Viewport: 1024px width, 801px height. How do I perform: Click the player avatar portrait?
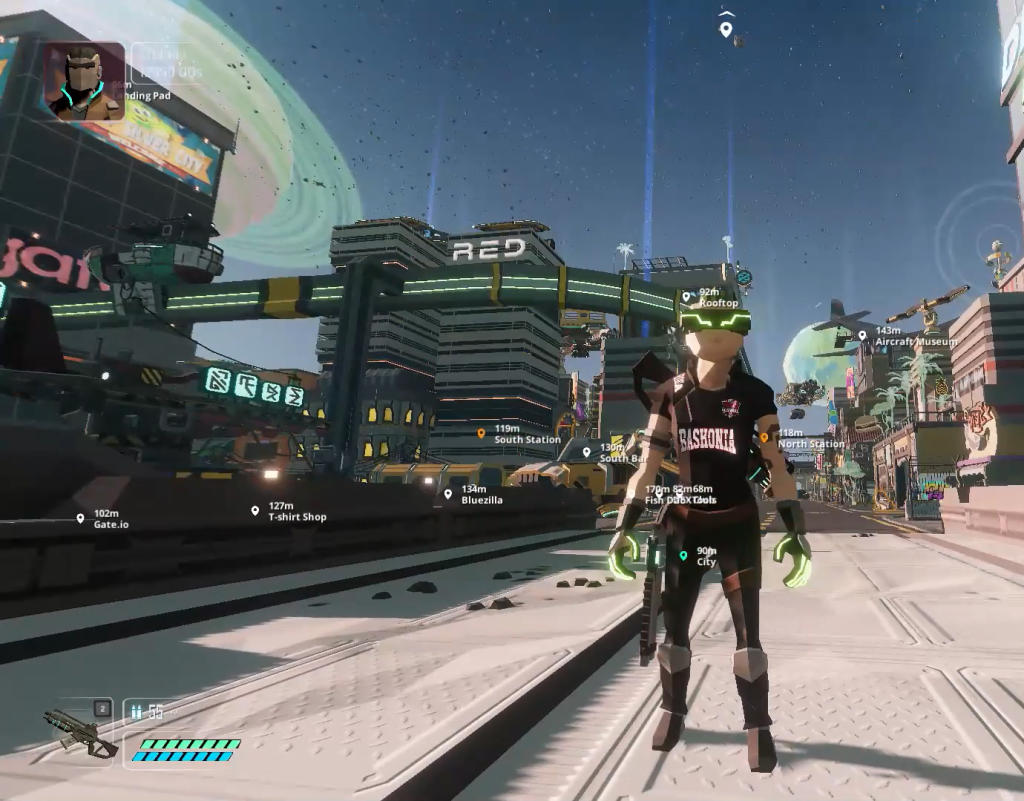click(84, 81)
